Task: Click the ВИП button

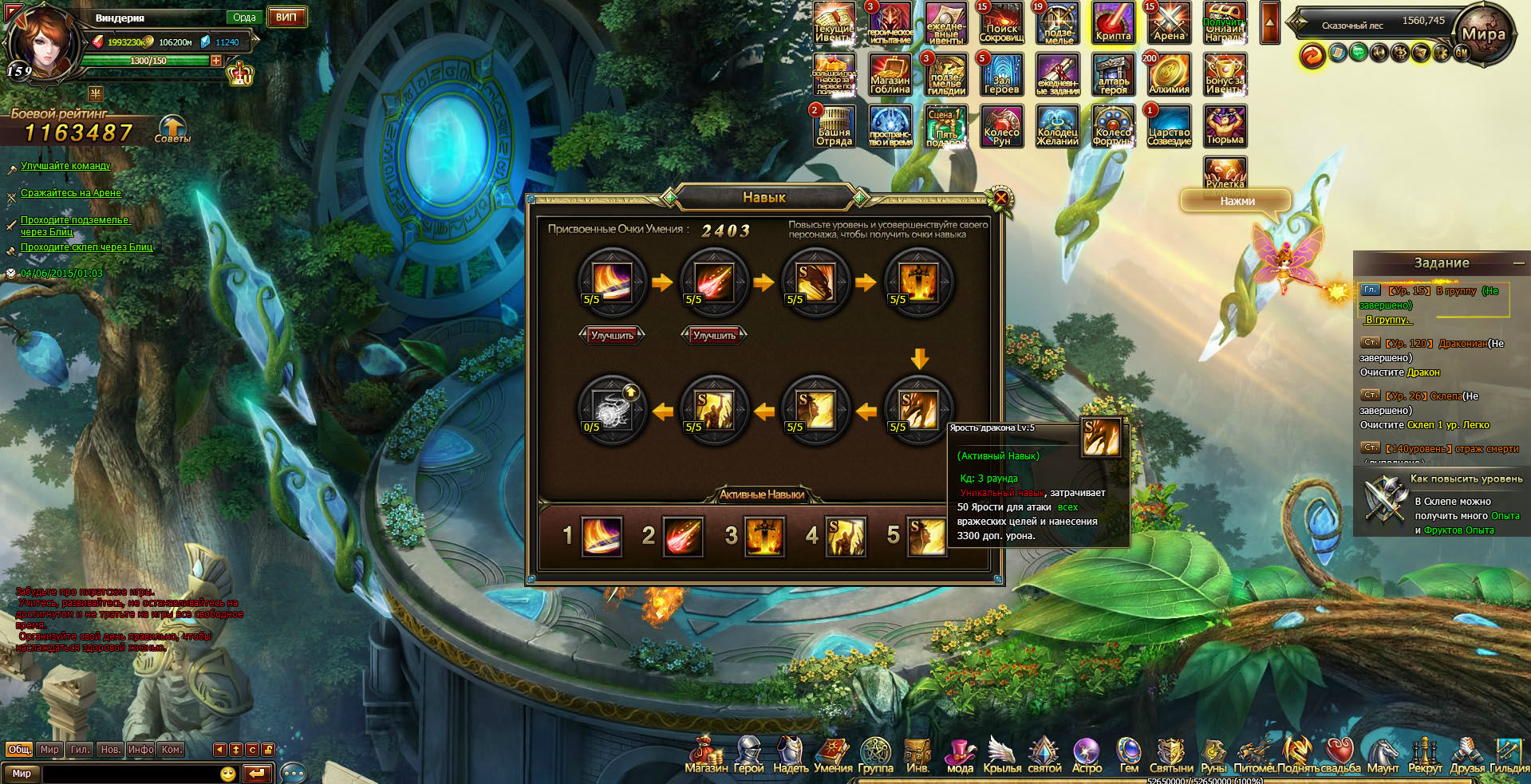Action: coord(286,17)
